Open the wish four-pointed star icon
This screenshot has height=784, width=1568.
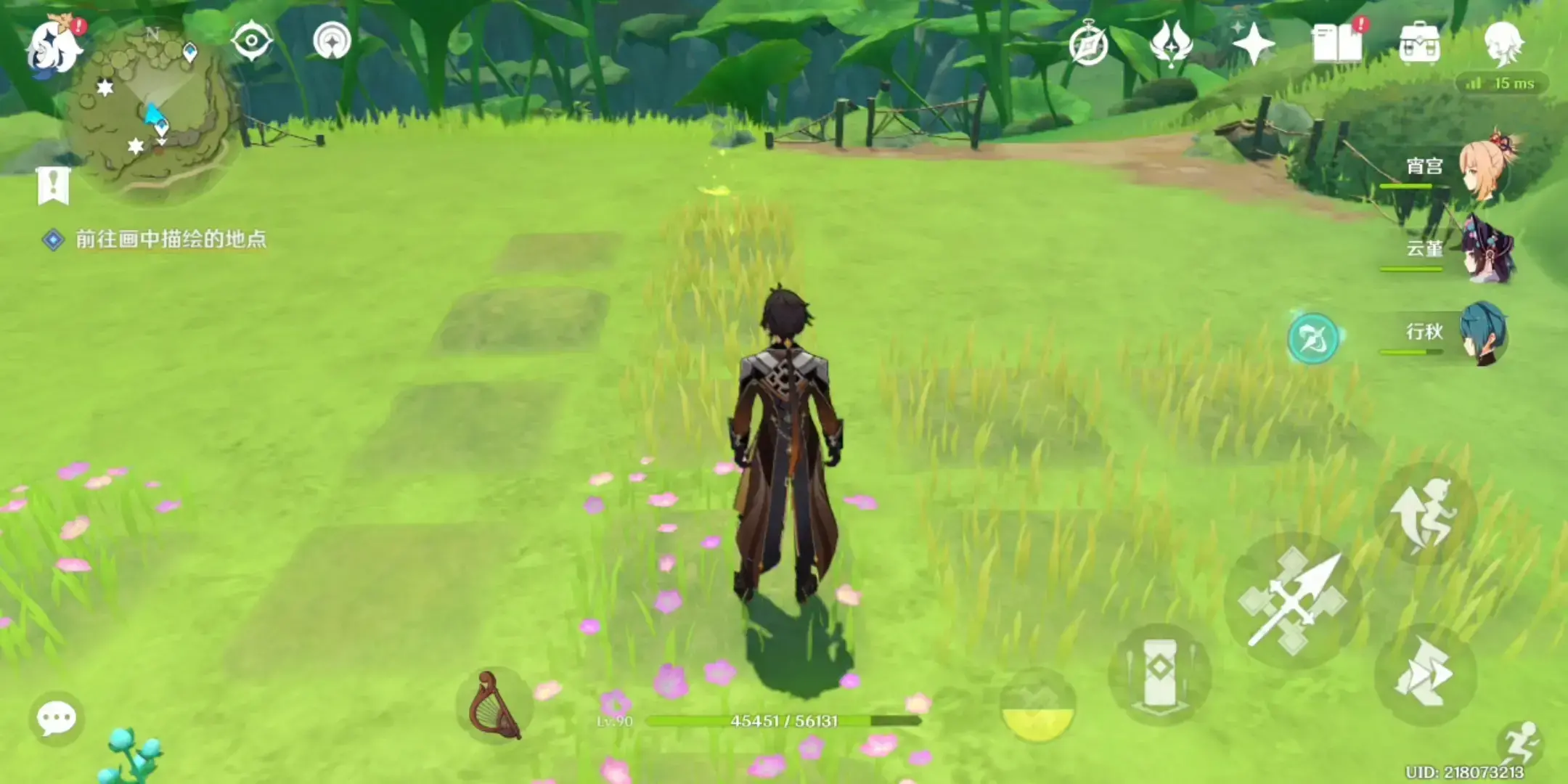point(1254,44)
